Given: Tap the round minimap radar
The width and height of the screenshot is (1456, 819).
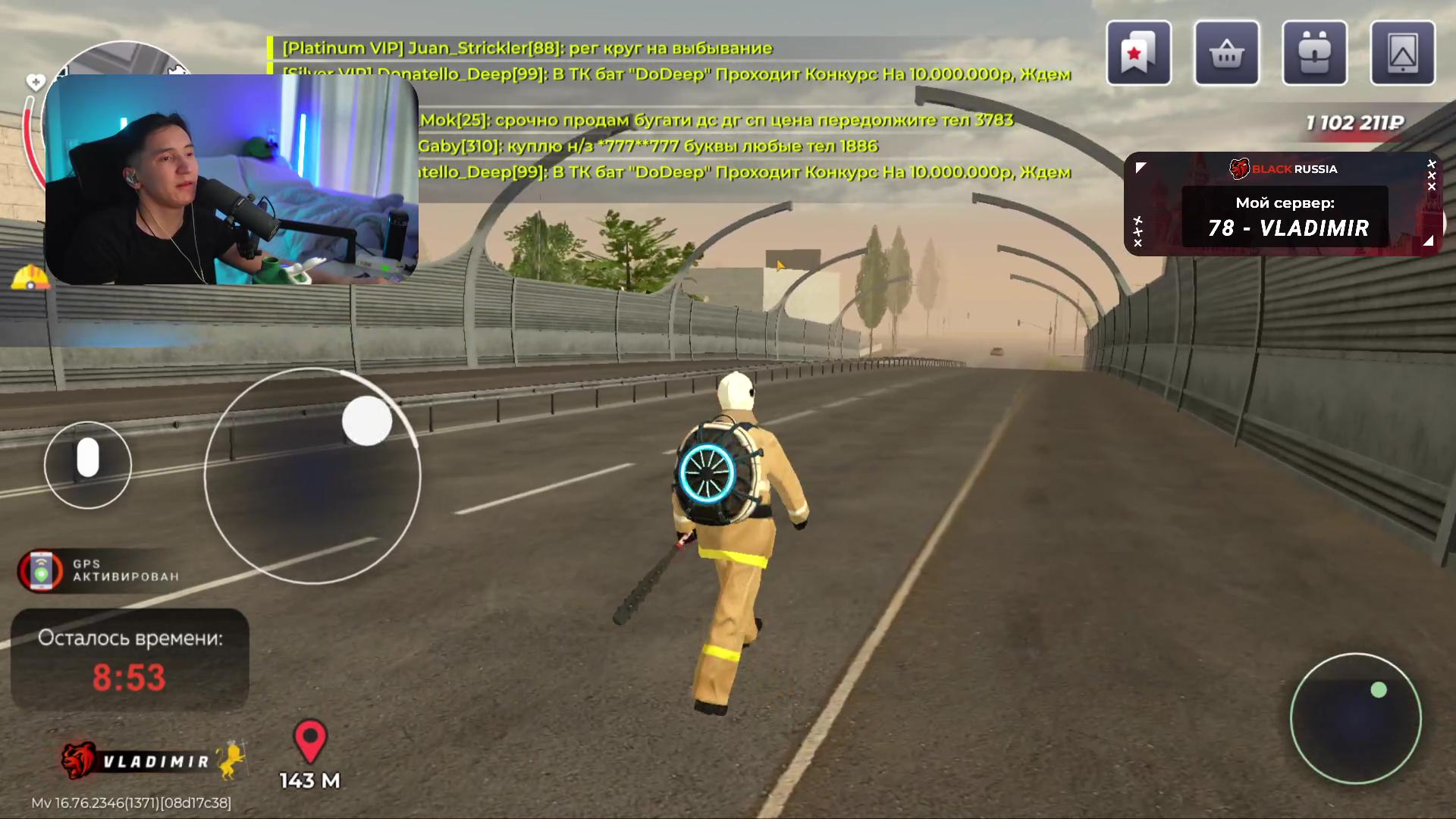Looking at the screenshot, I should tap(1355, 718).
